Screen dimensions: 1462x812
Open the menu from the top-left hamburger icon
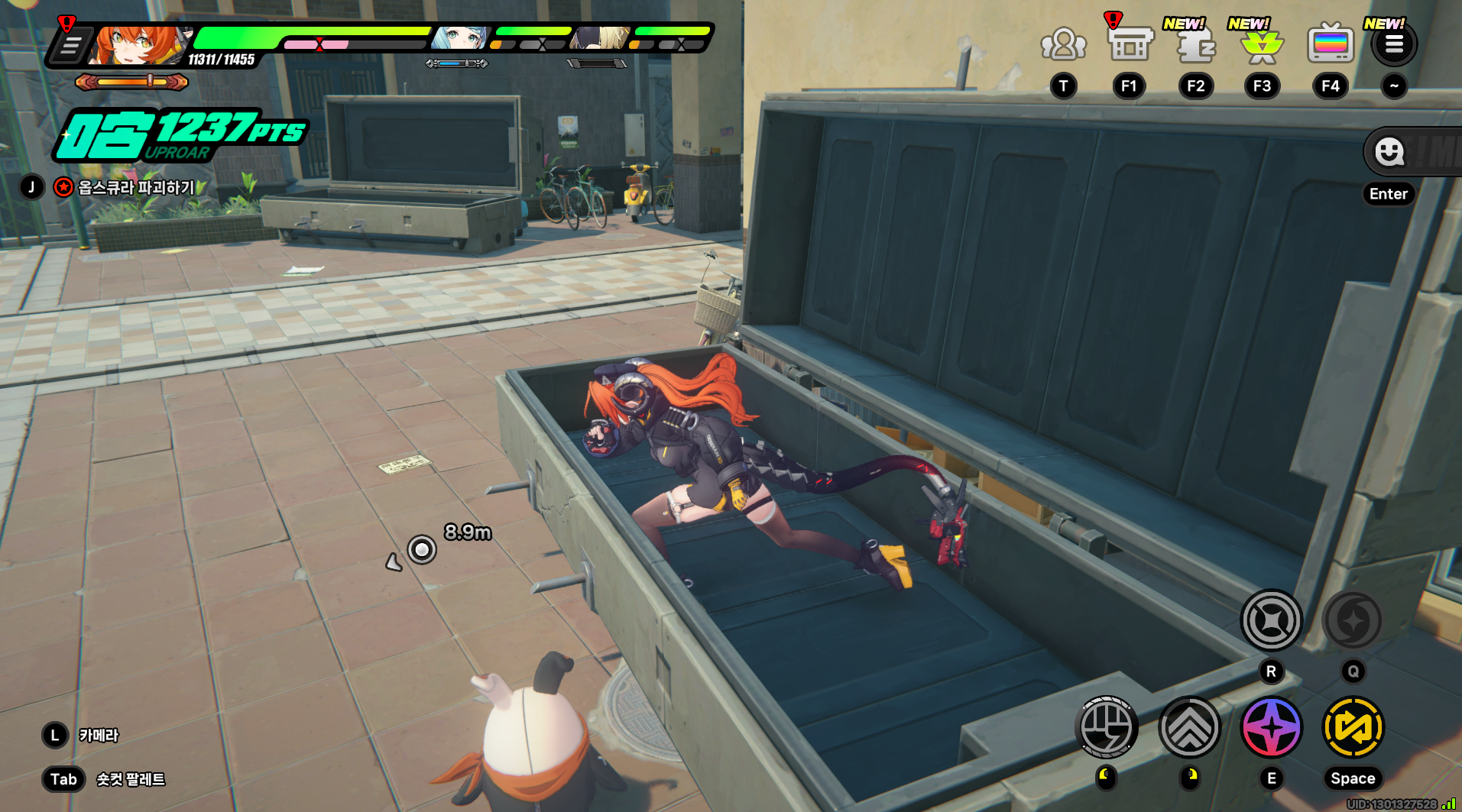tap(71, 46)
